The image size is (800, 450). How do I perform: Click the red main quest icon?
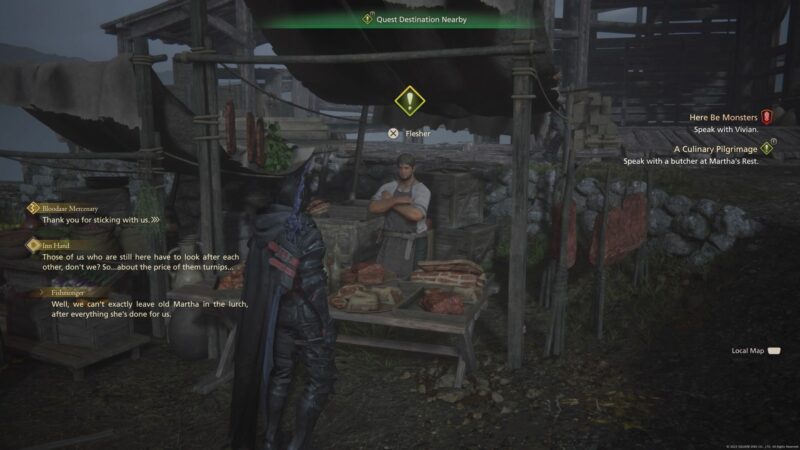click(x=767, y=117)
